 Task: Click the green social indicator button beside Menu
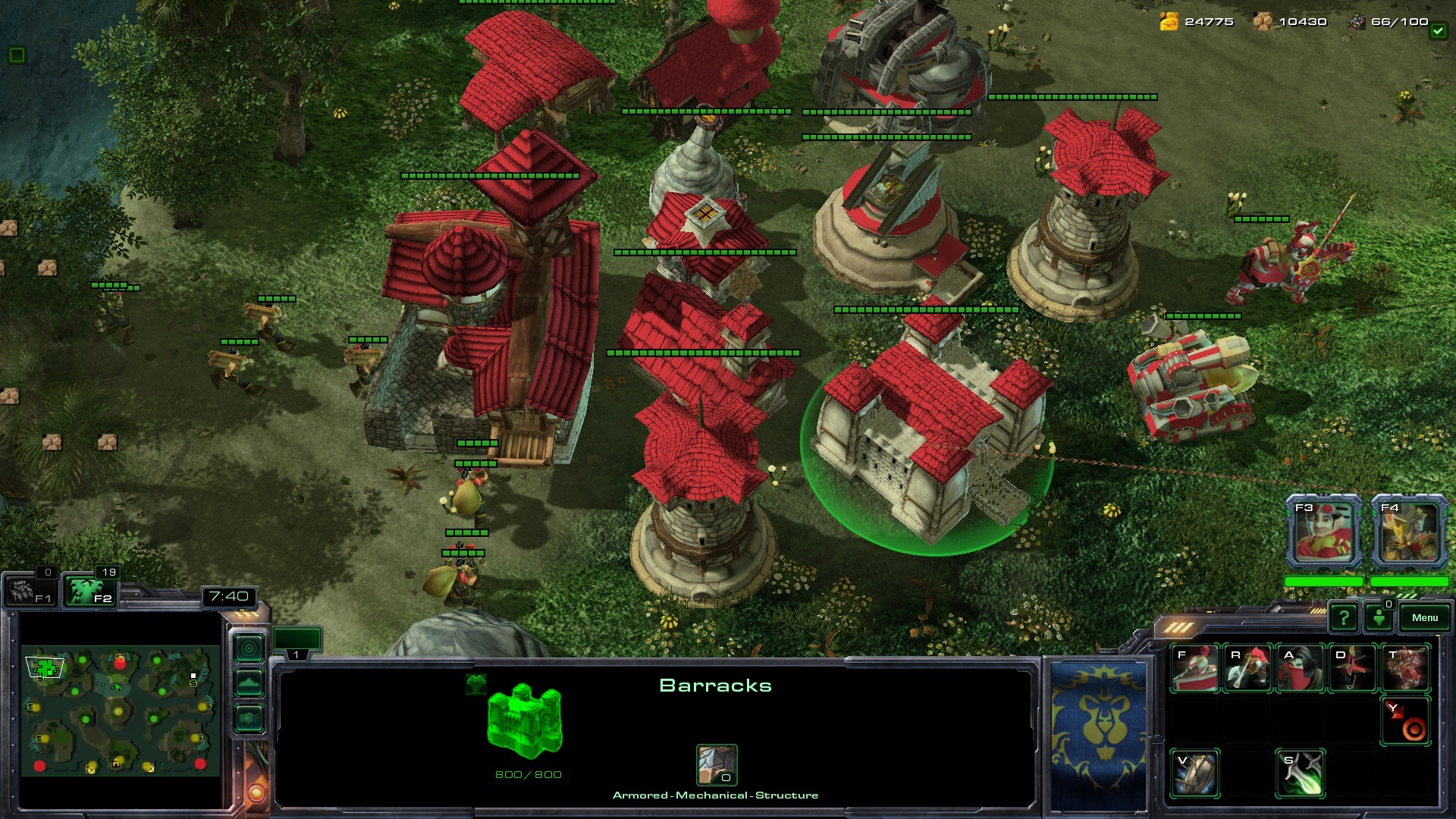pyautogui.click(x=1379, y=617)
